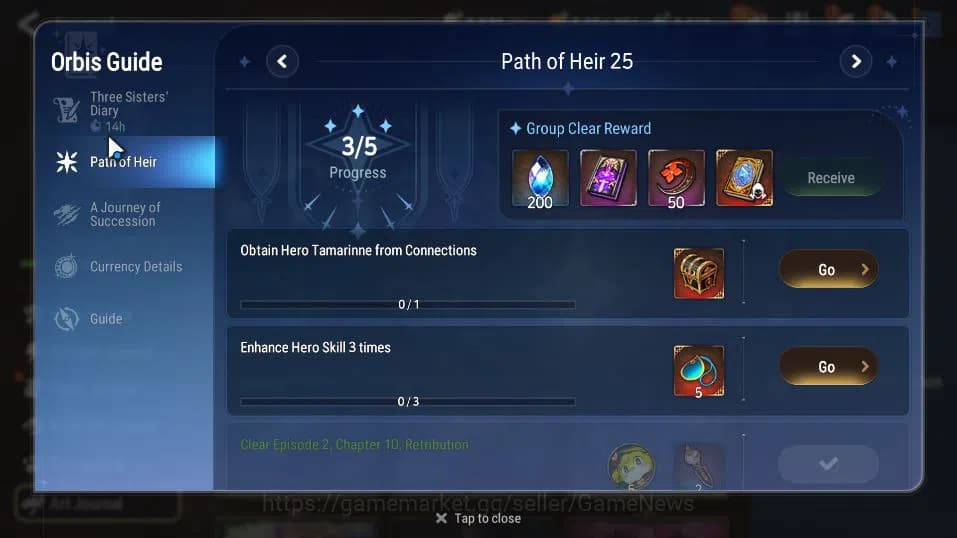This screenshot has height=538, width=957.
Task: Open the Currency Details section
Action: pyautogui.click(x=135, y=267)
